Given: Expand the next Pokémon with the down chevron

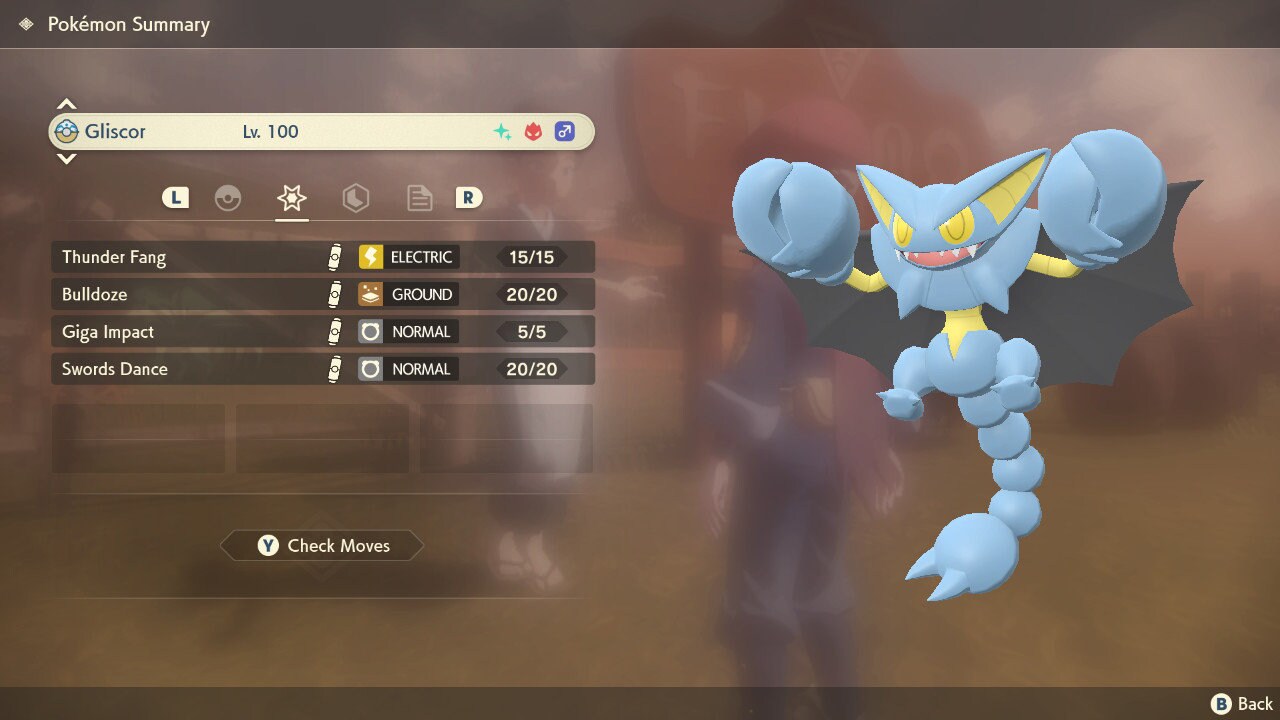Looking at the screenshot, I should point(66,159).
